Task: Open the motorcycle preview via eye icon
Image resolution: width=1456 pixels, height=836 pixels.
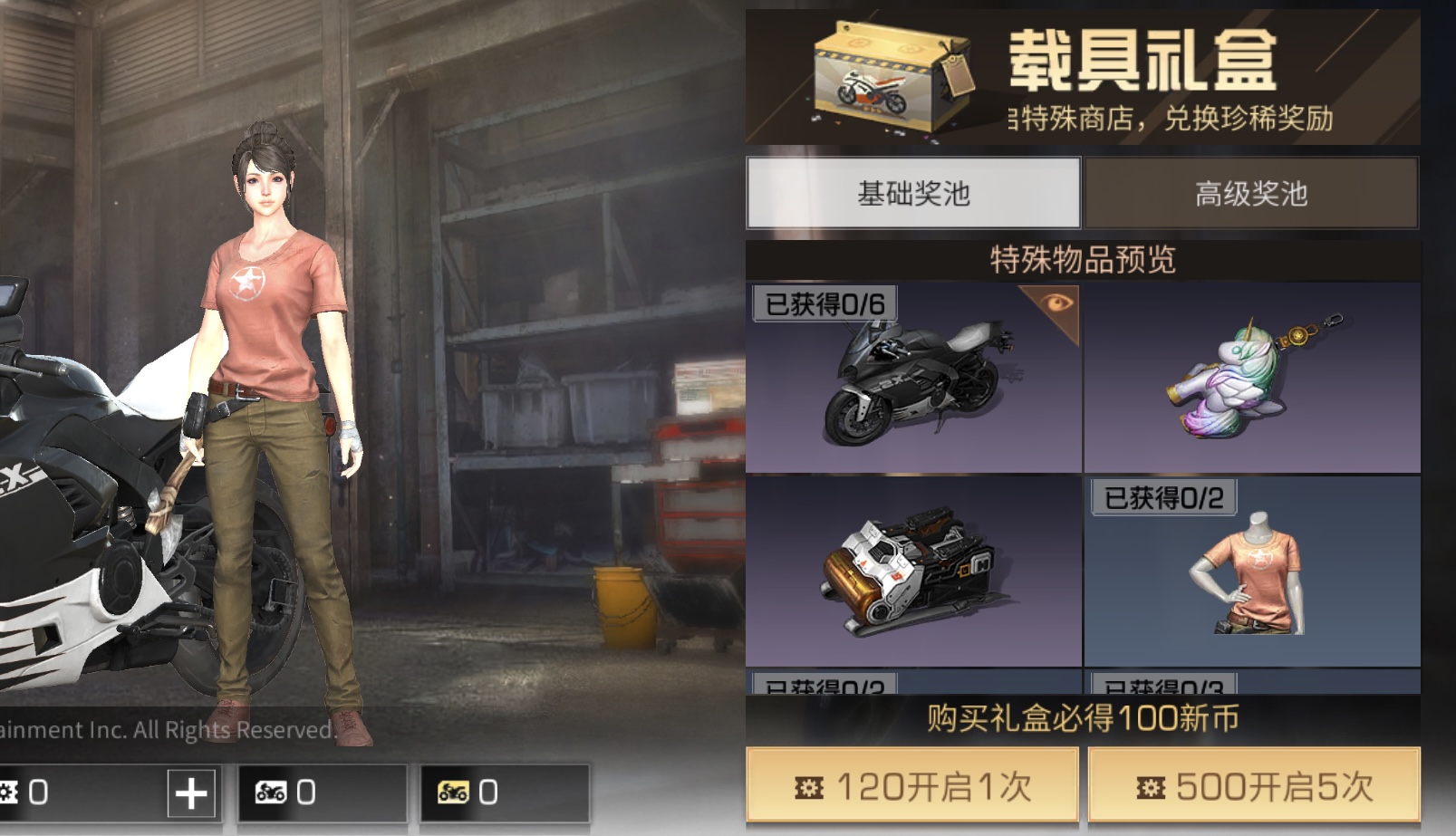Action: click(1058, 301)
